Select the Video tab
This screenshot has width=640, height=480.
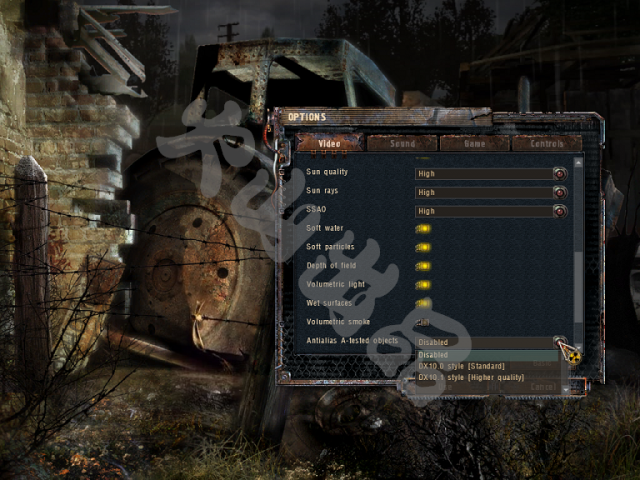(x=329, y=143)
